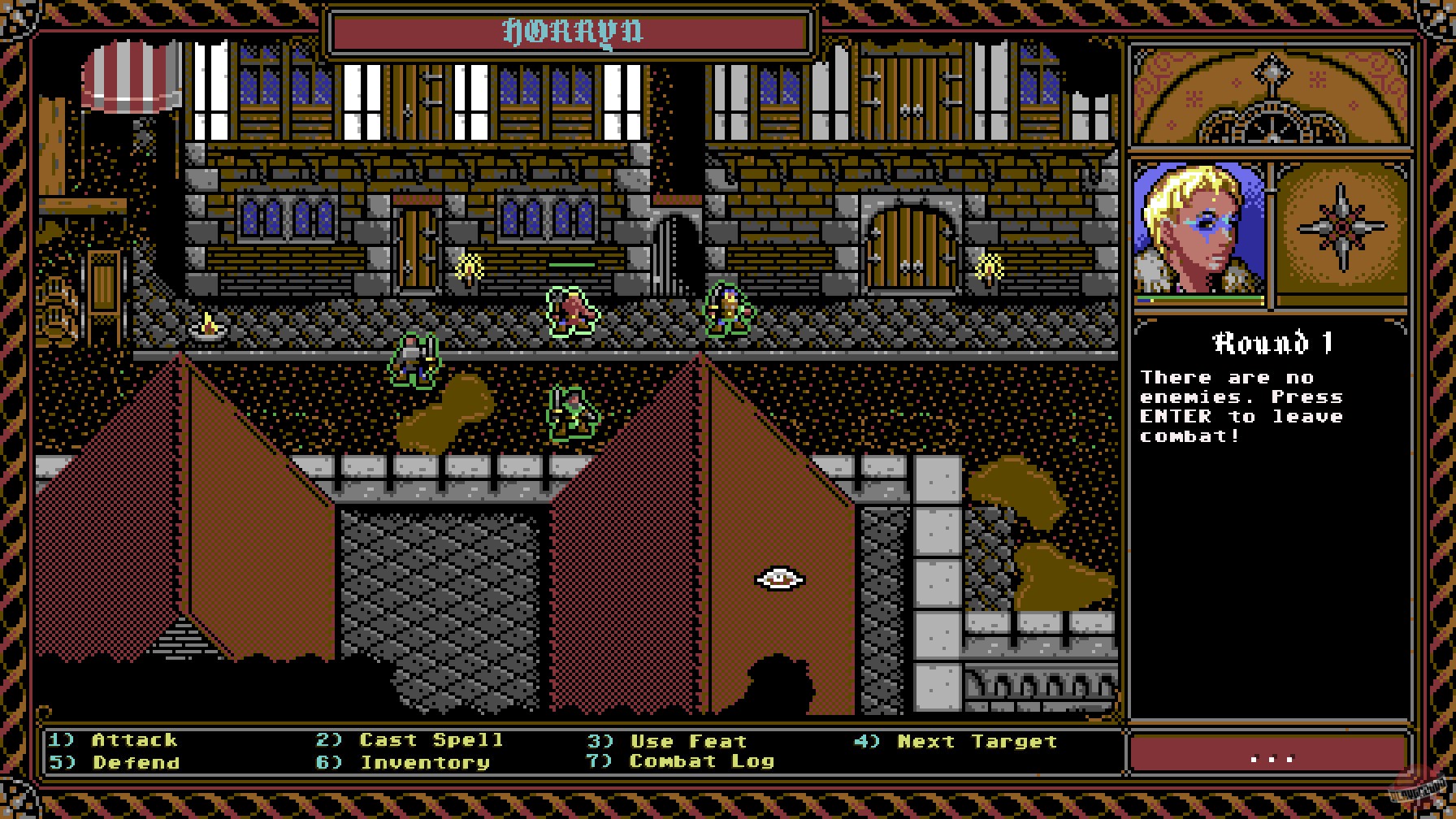The image size is (1456, 819).
Task: Click the burning torch on the street
Action: point(210,327)
